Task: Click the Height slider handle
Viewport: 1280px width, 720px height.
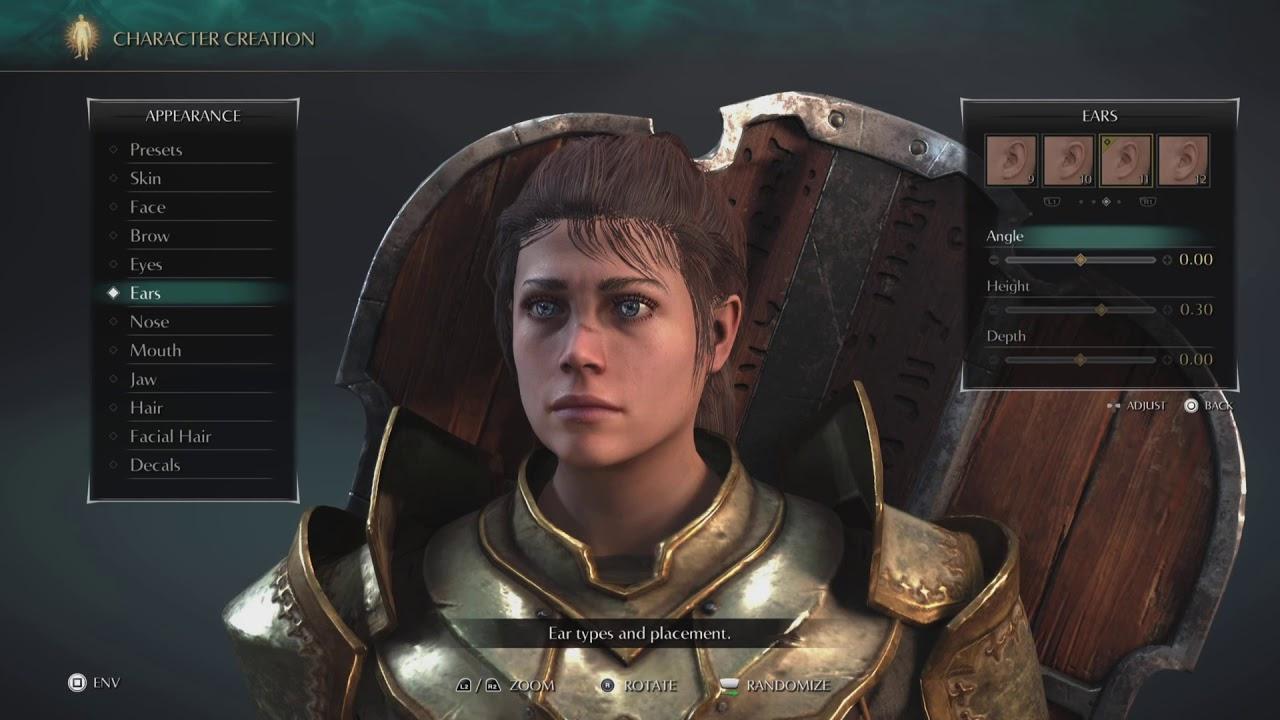Action: [x=1101, y=310]
